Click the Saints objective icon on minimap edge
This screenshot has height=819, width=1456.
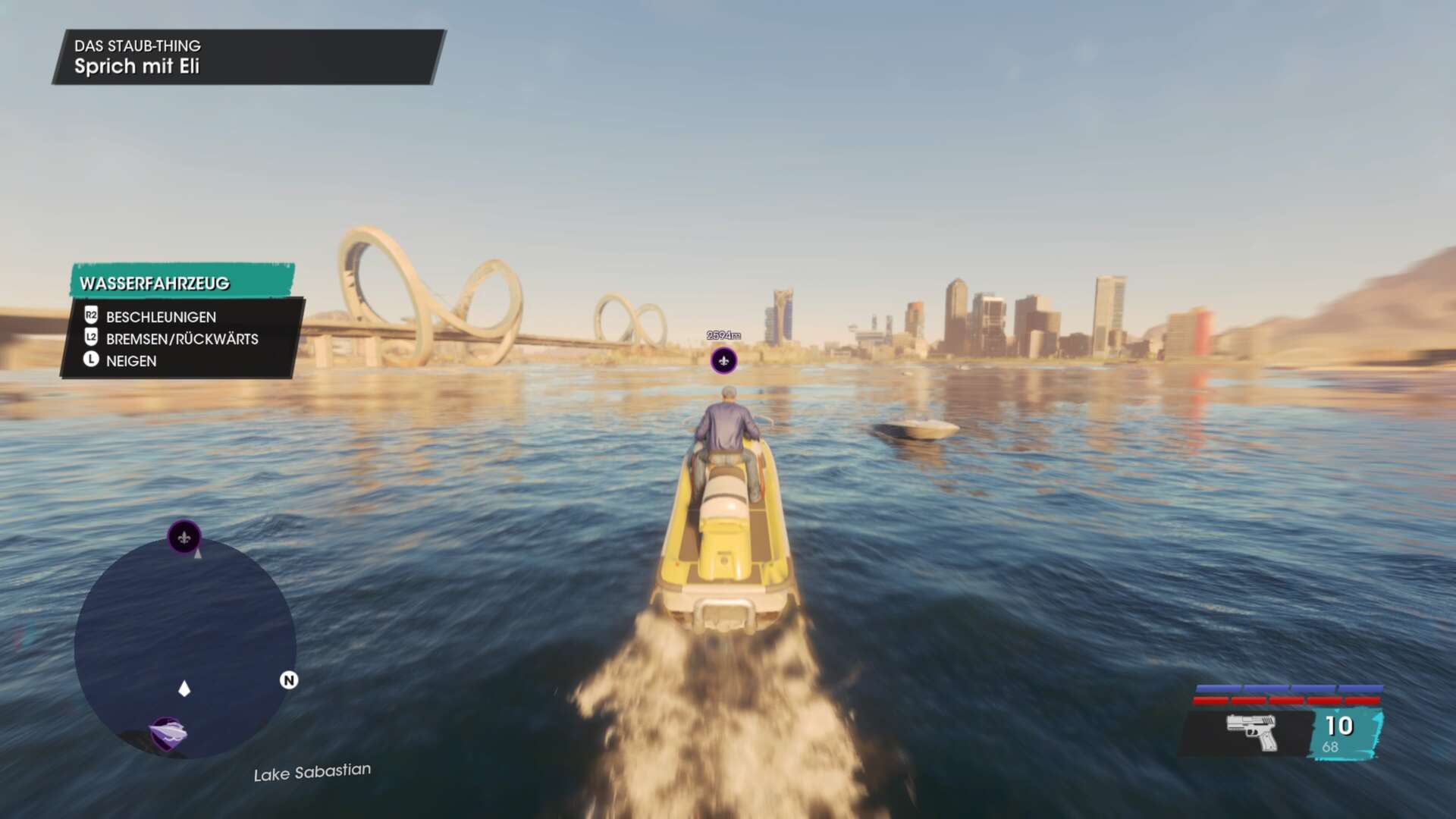point(184,538)
